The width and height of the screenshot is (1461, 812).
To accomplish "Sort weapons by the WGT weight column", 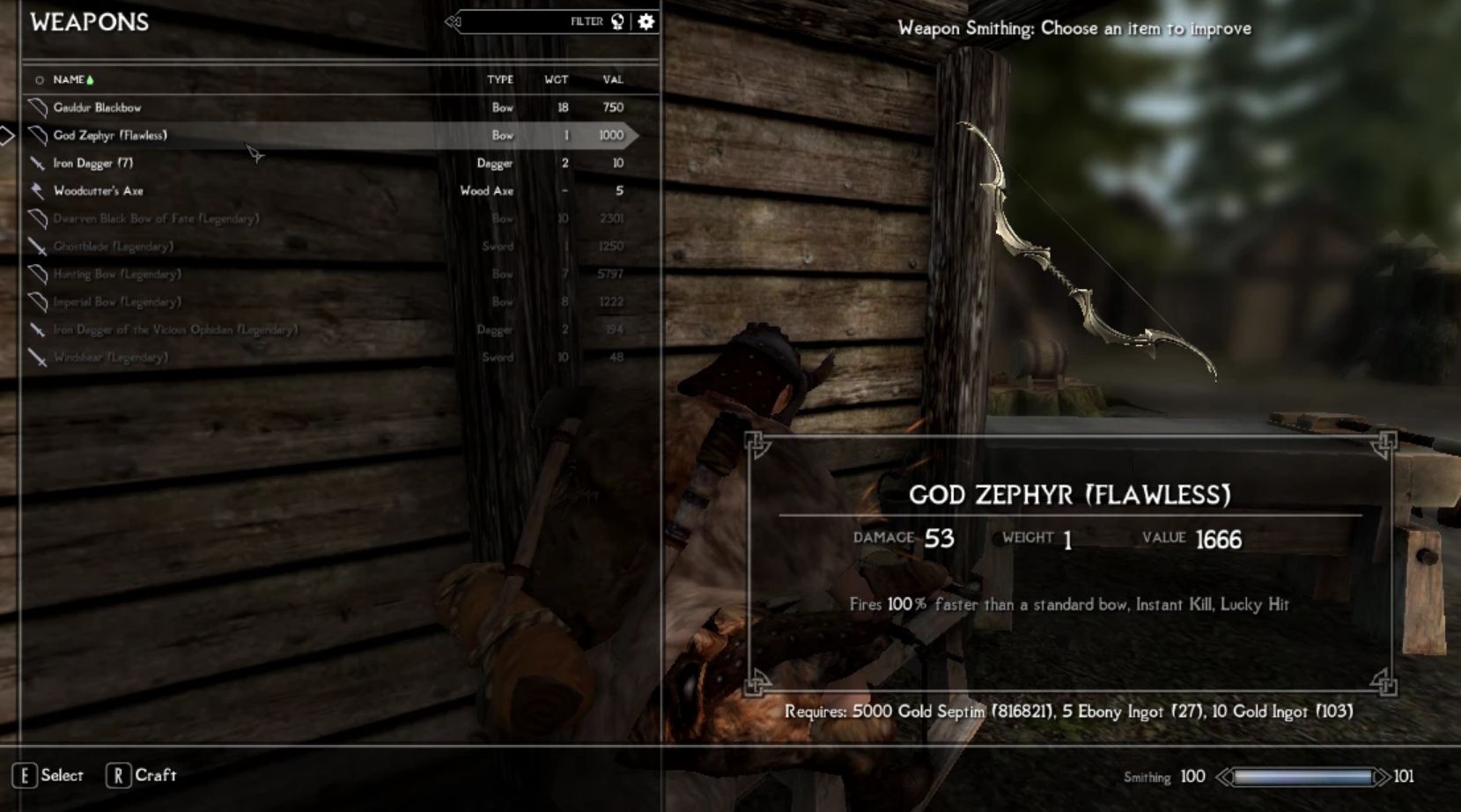I will (x=556, y=79).
